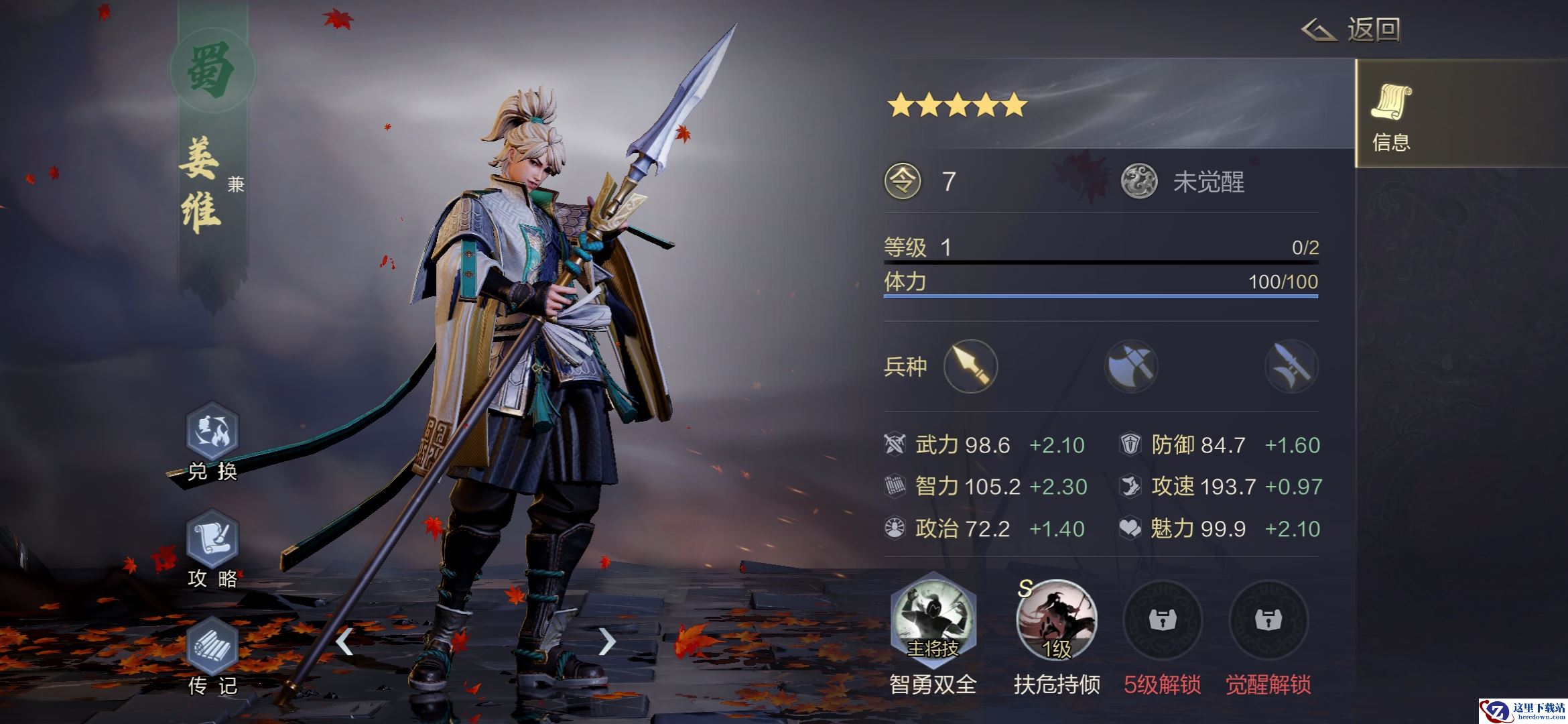Show the previous hero with left arrow
The height and width of the screenshot is (724, 1568).
[x=344, y=642]
